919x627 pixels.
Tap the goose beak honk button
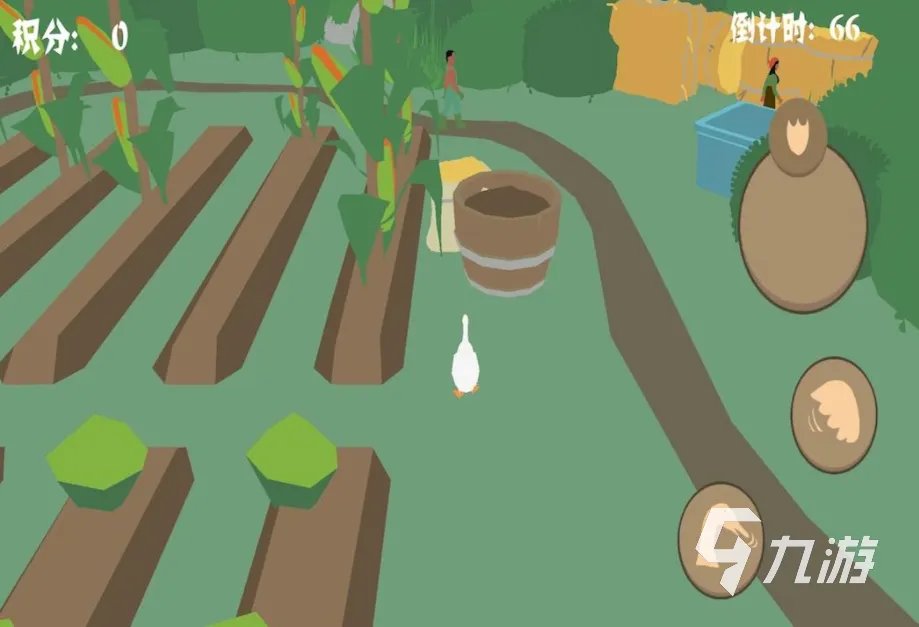(721, 540)
